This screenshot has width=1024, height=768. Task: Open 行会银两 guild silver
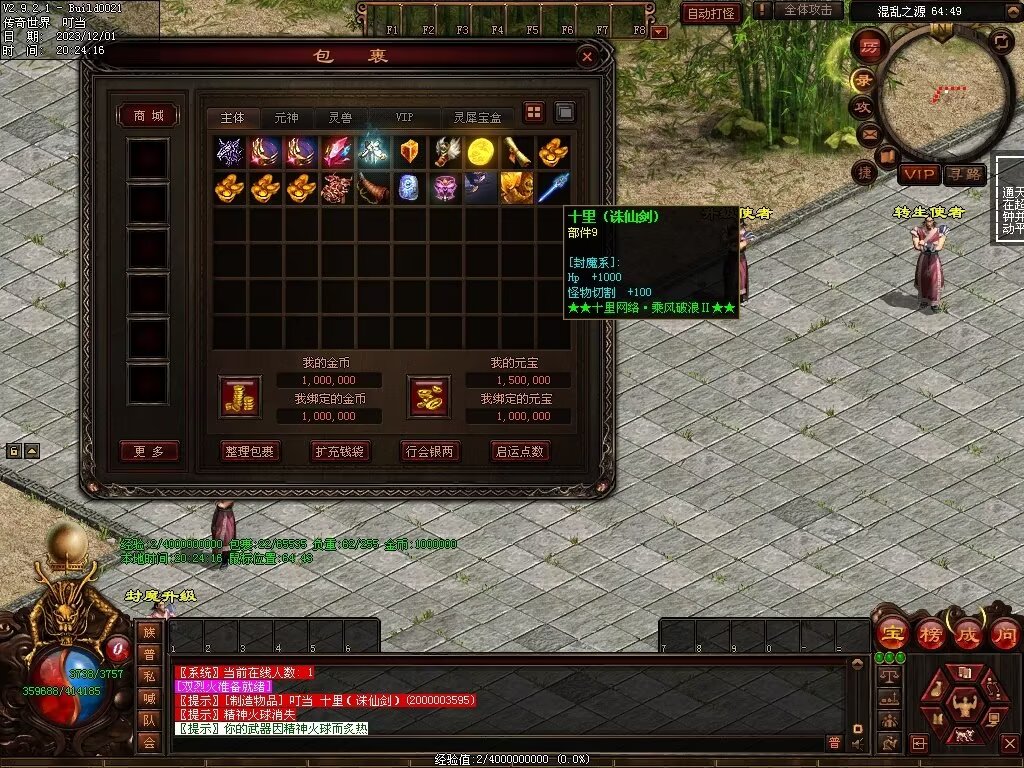(430, 451)
